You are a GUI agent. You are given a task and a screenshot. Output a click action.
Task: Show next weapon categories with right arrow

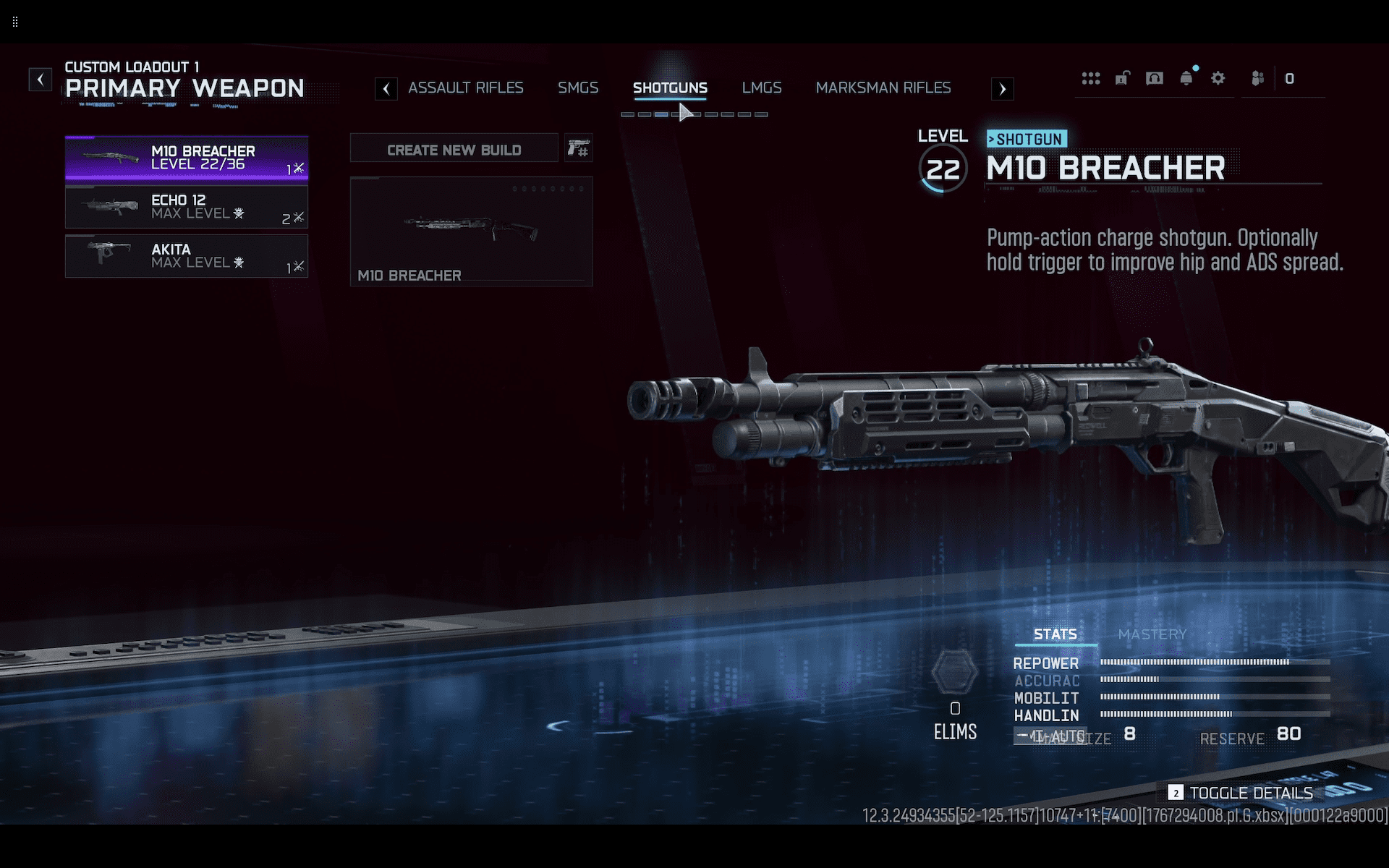tap(1002, 89)
